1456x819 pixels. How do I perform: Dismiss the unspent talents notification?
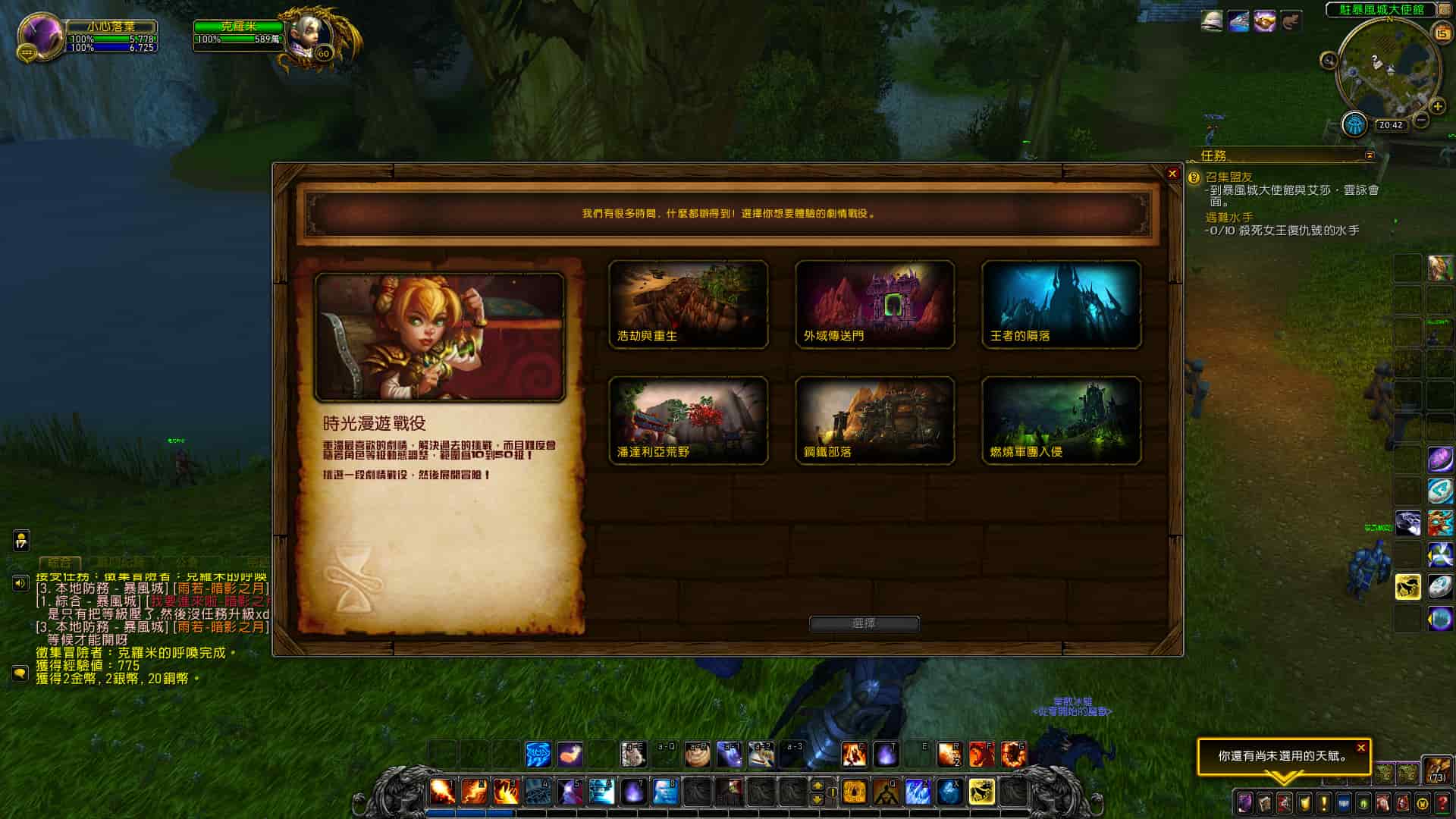point(1361,748)
